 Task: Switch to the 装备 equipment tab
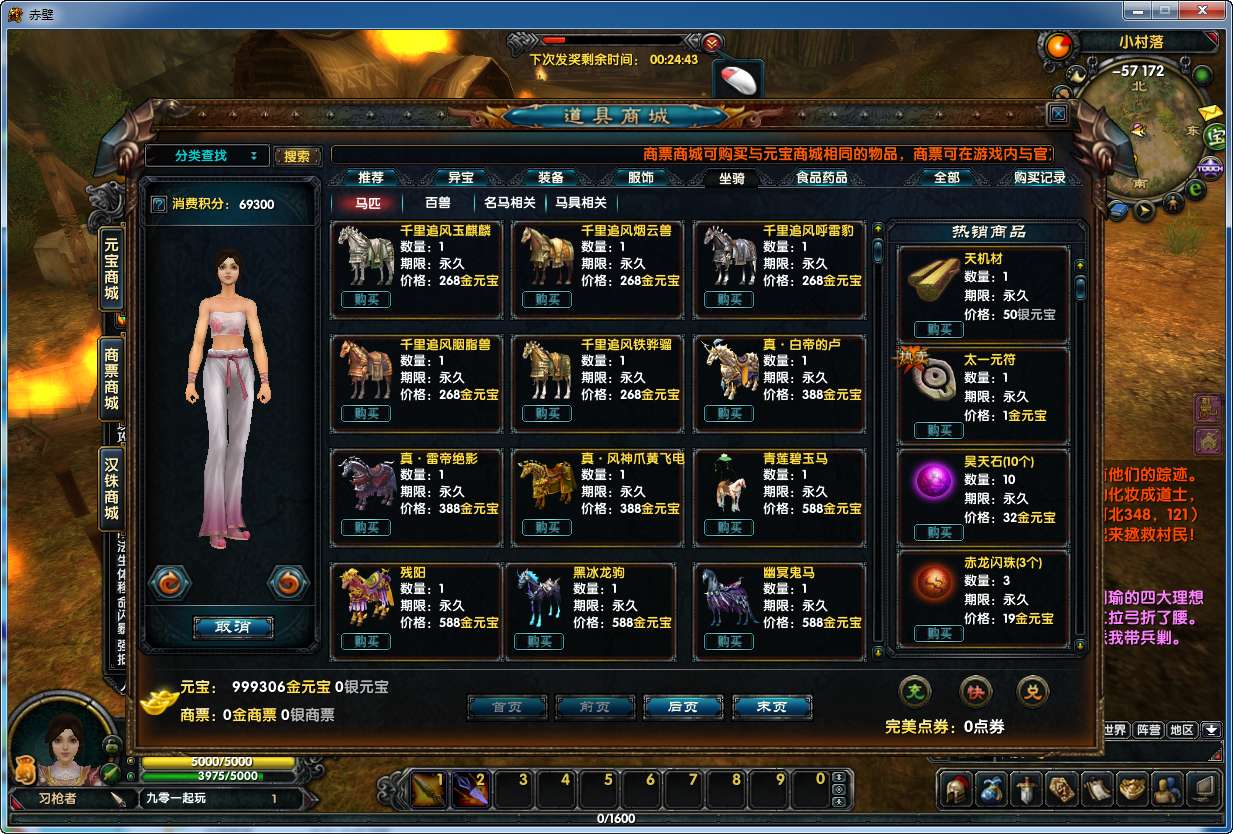click(x=551, y=178)
